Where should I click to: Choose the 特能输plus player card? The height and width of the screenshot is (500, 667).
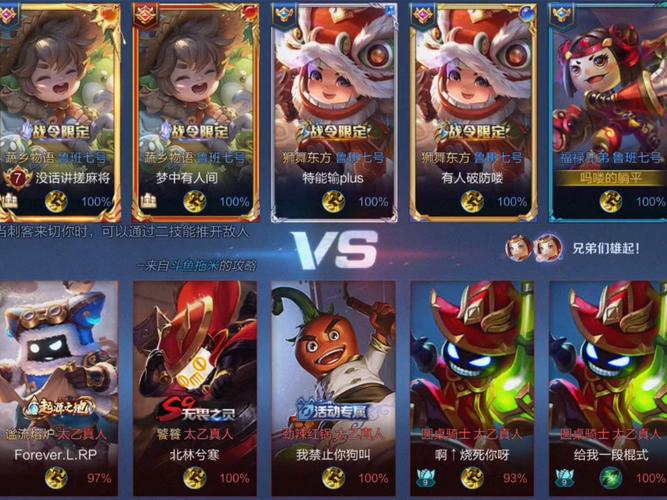tap(332, 110)
